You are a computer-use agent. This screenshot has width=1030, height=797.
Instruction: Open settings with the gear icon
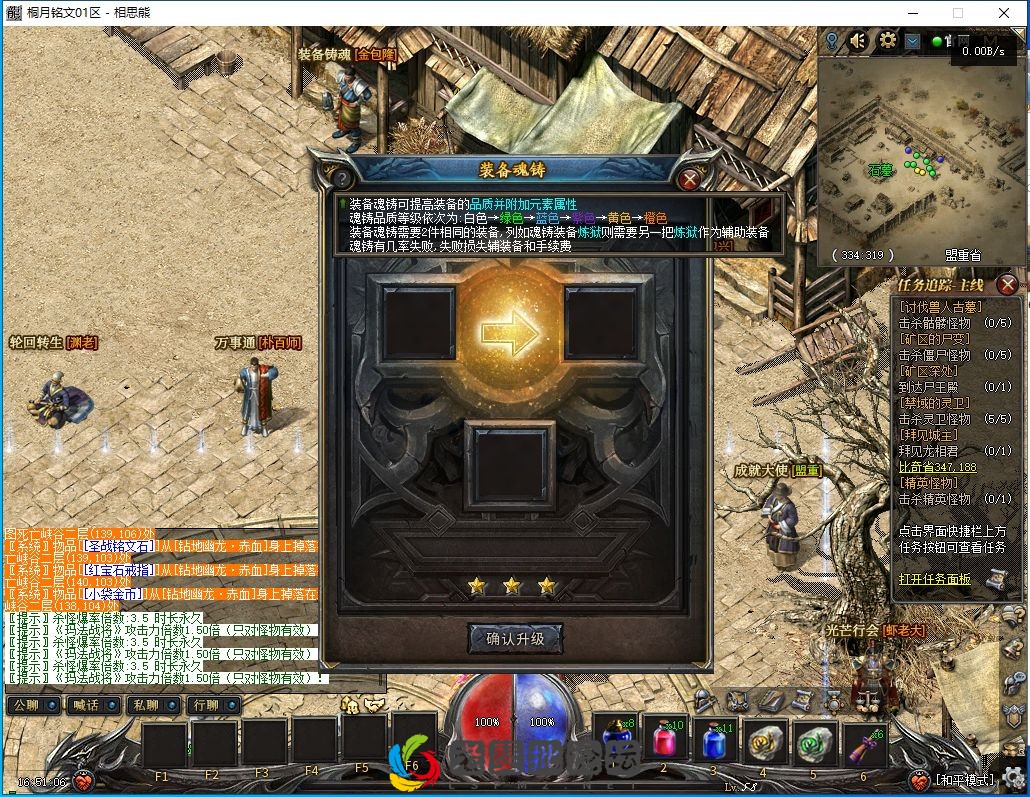click(887, 41)
